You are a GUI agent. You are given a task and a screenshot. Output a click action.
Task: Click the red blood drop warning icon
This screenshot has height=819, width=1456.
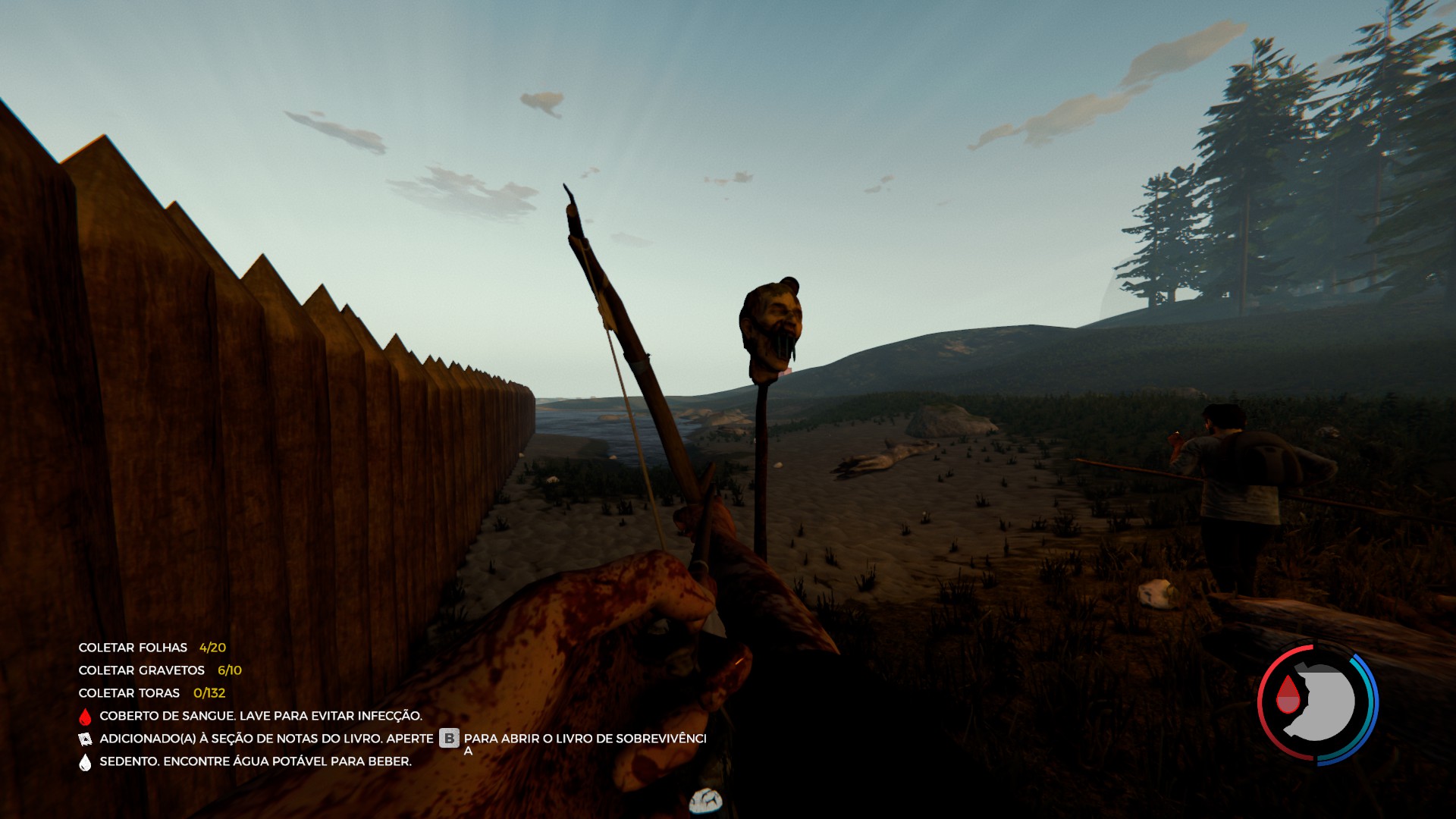click(x=85, y=717)
